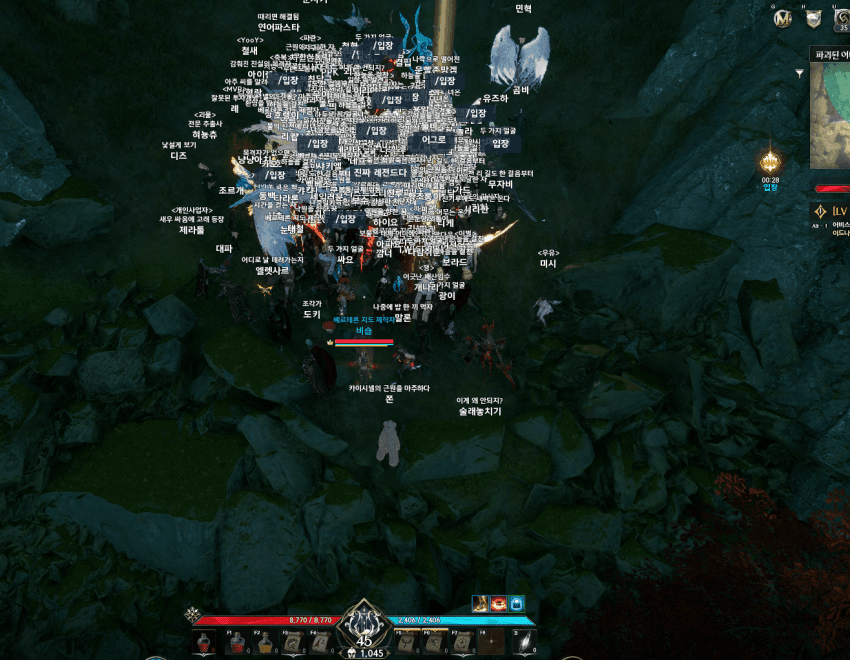Use the yellow potion in the F2 slot
Viewport: 850px width, 660px height.
coord(265,643)
